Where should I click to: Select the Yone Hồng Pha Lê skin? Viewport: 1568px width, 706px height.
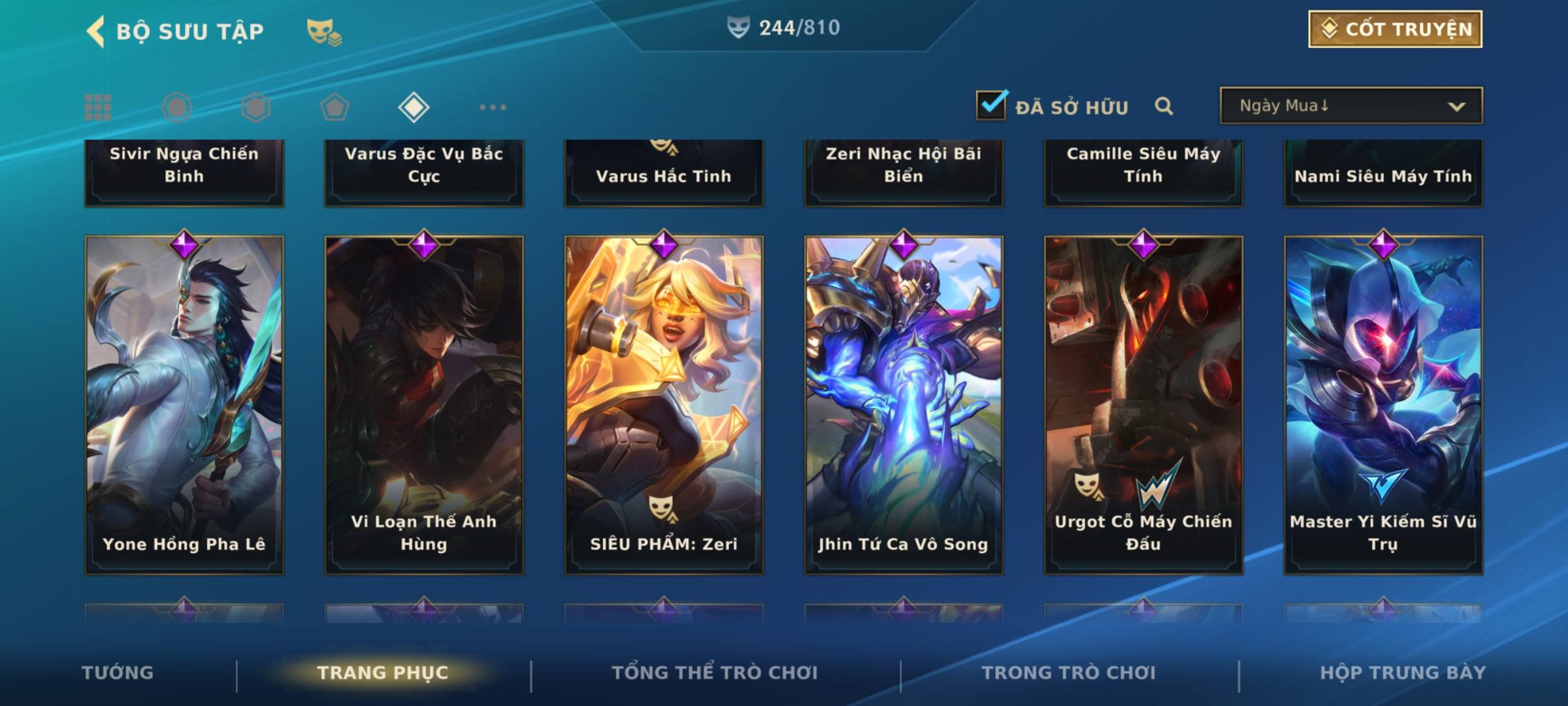coord(184,405)
